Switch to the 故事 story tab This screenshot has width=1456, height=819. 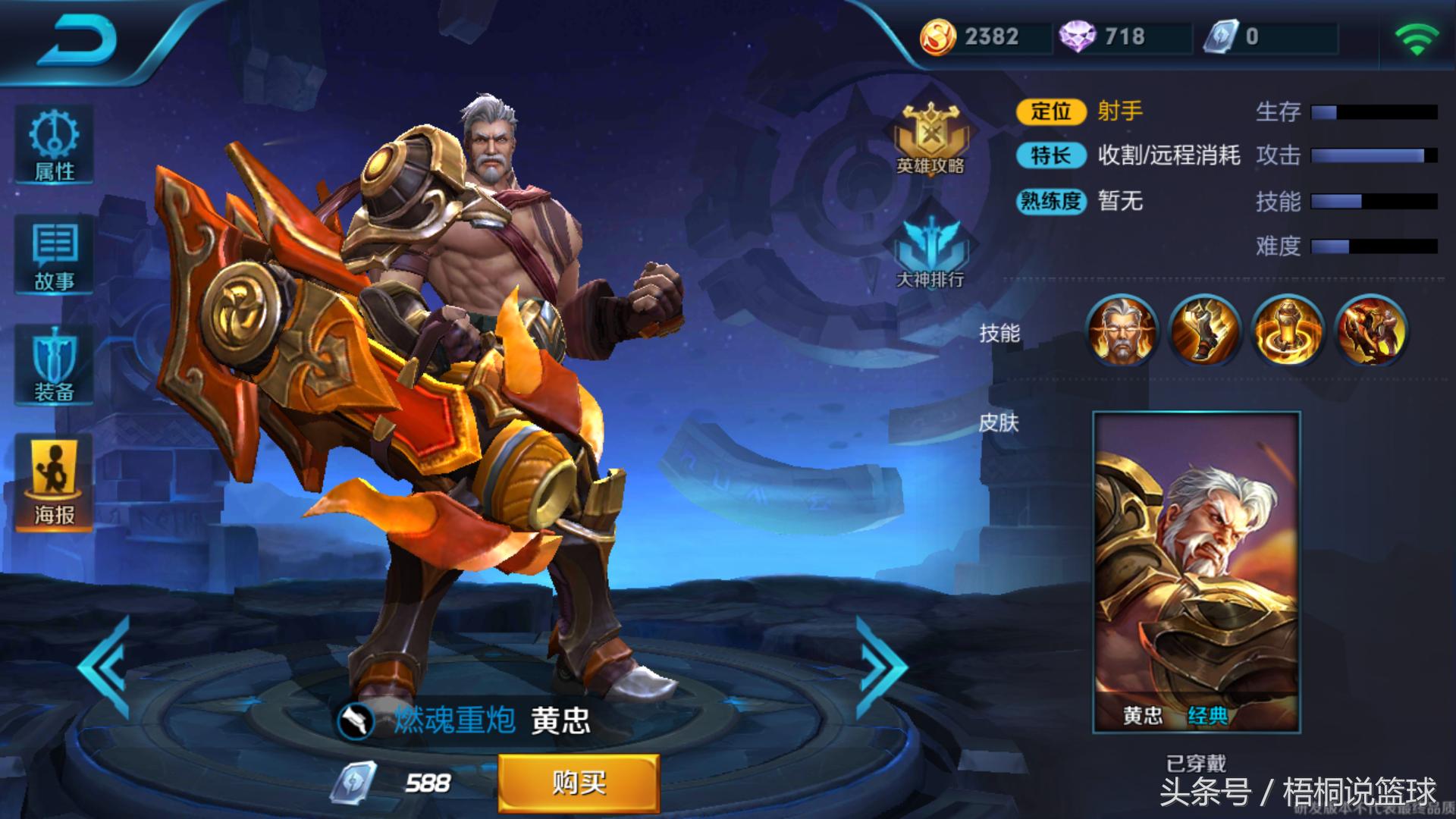click(54, 256)
